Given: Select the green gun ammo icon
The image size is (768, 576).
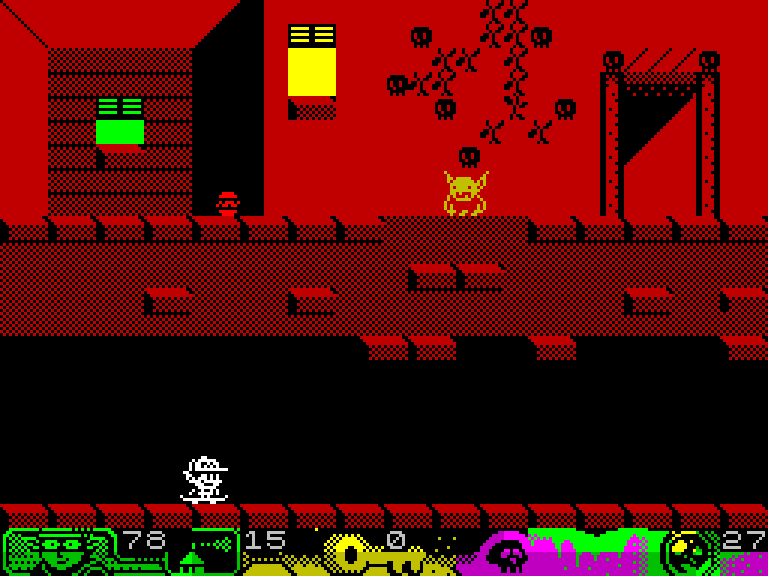Looking at the screenshot, I should click(x=208, y=551).
